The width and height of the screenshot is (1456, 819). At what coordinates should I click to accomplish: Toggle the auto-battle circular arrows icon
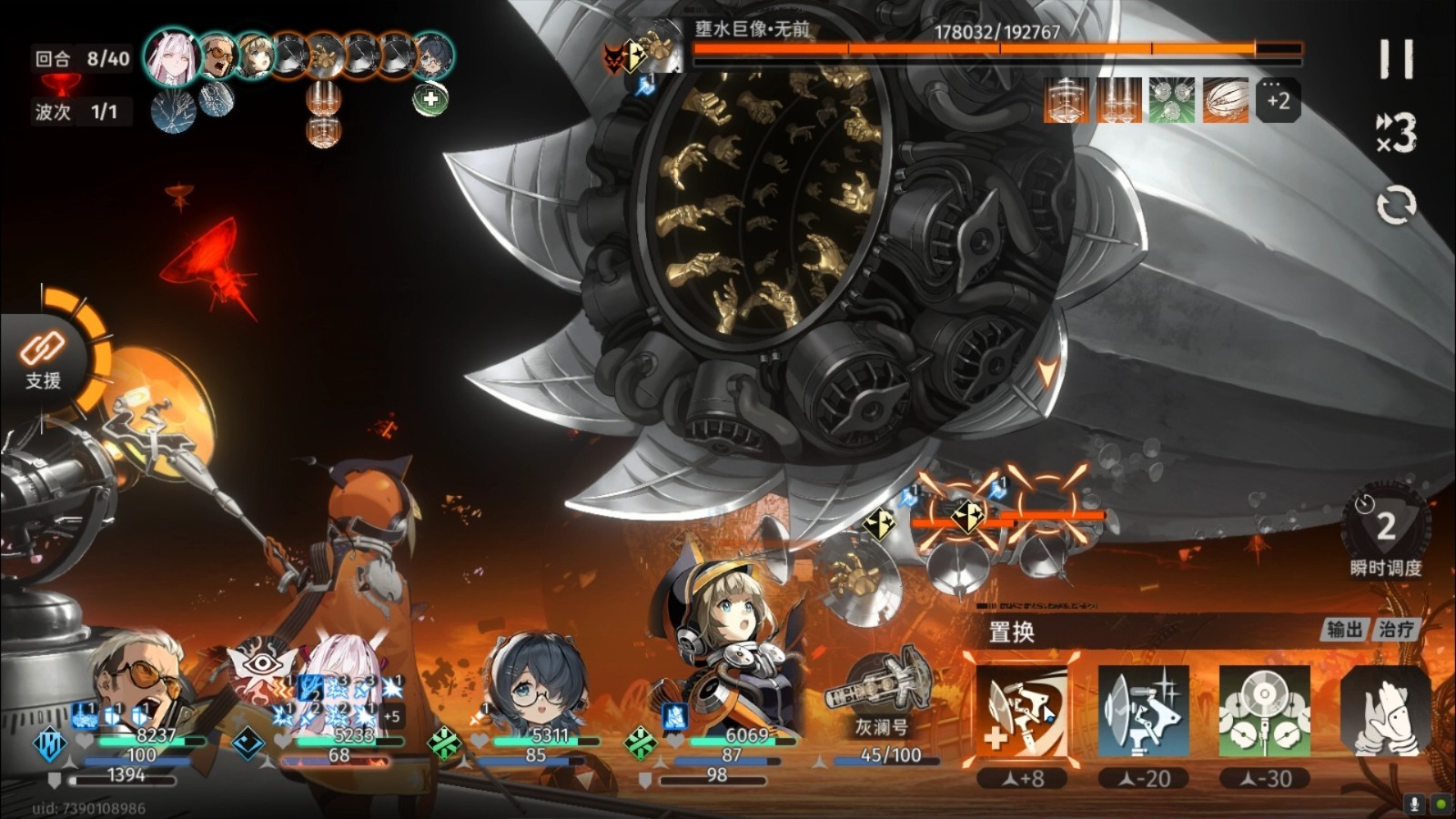1396,206
